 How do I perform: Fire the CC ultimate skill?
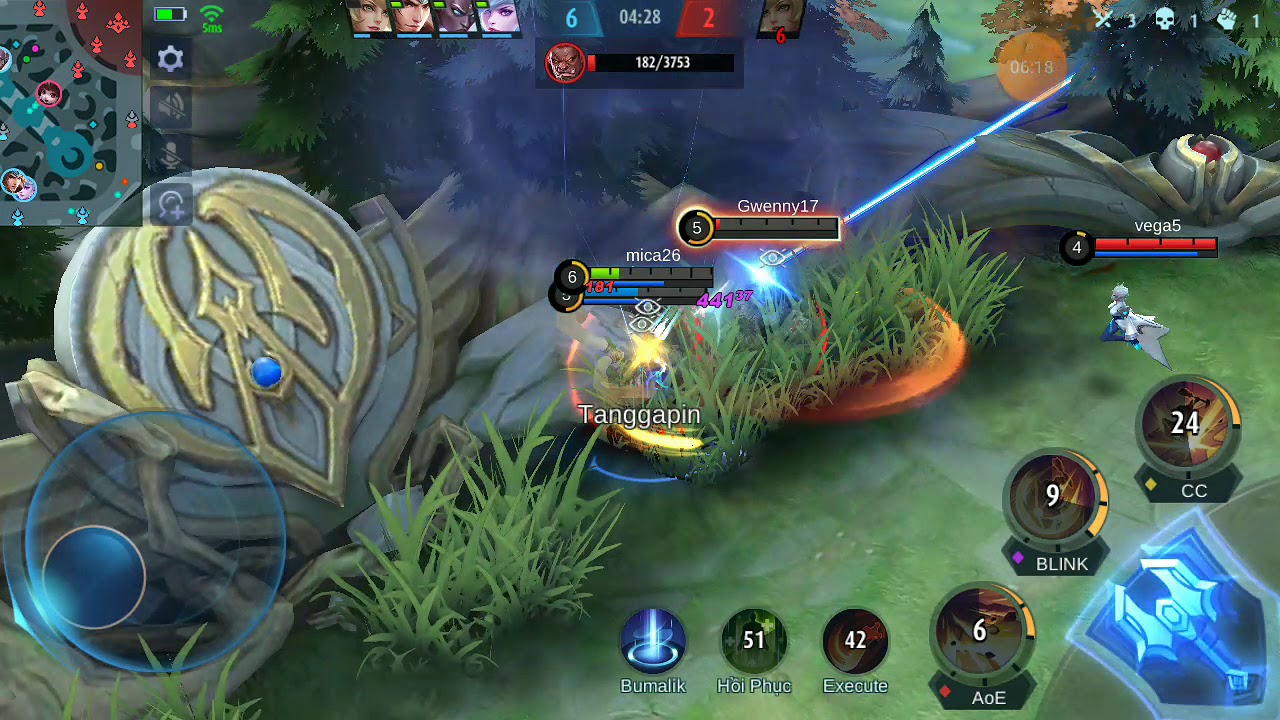pyautogui.click(x=1187, y=424)
